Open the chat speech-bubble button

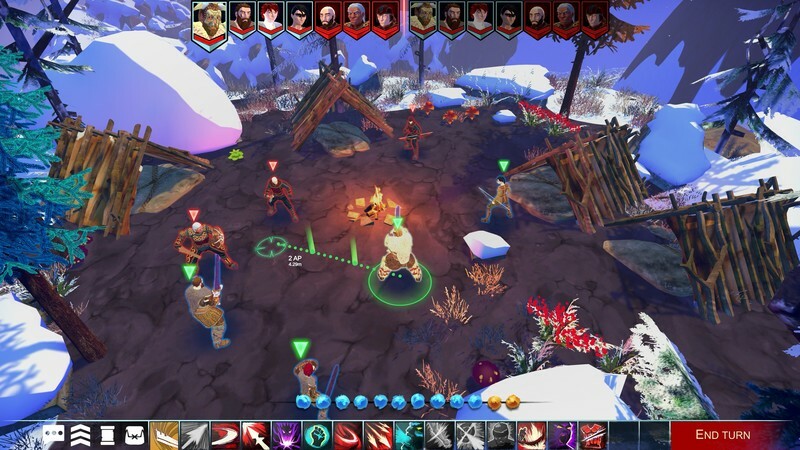coord(54,435)
